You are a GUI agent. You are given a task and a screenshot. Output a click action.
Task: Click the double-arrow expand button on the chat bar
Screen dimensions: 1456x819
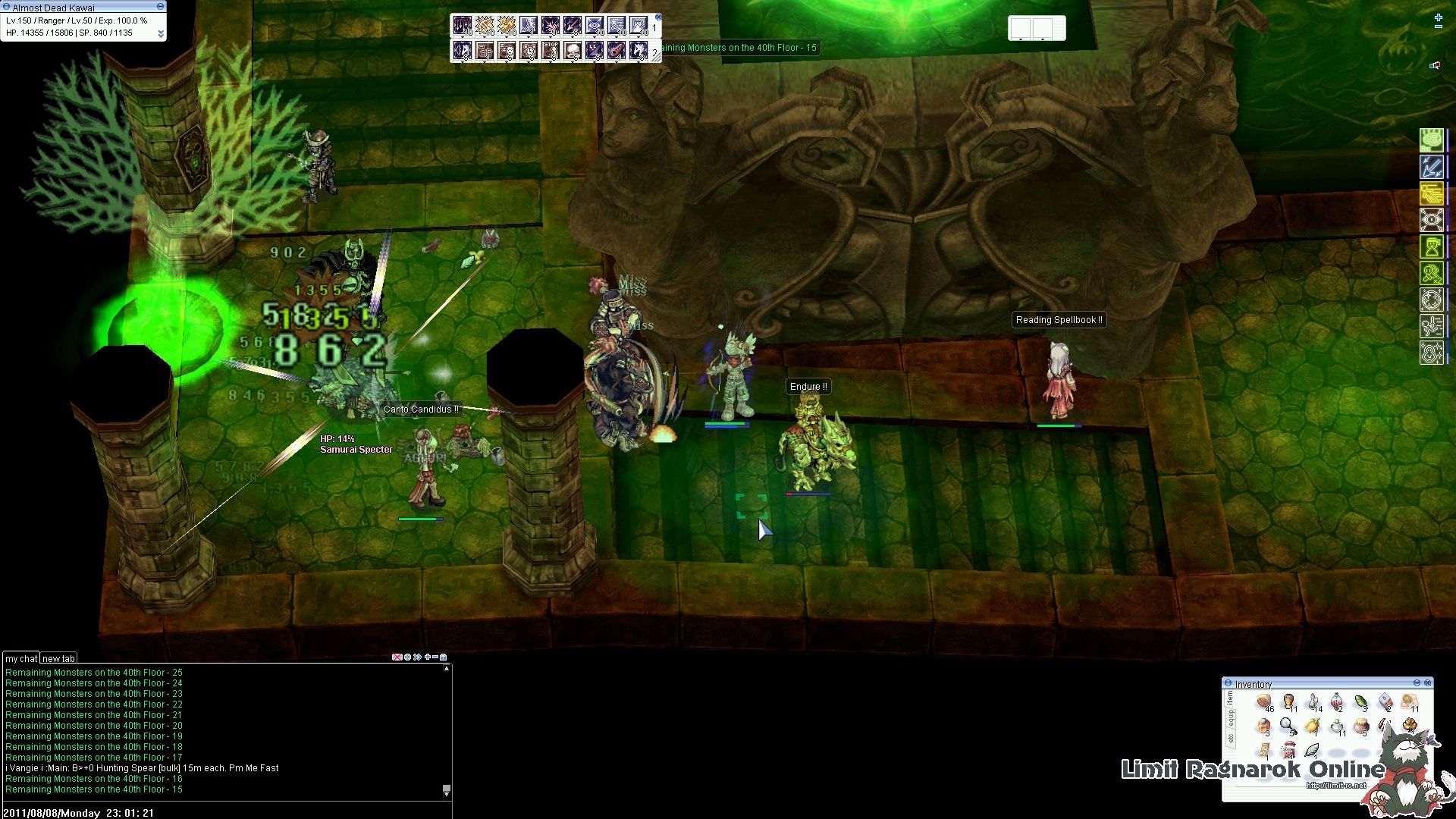coord(418,657)
